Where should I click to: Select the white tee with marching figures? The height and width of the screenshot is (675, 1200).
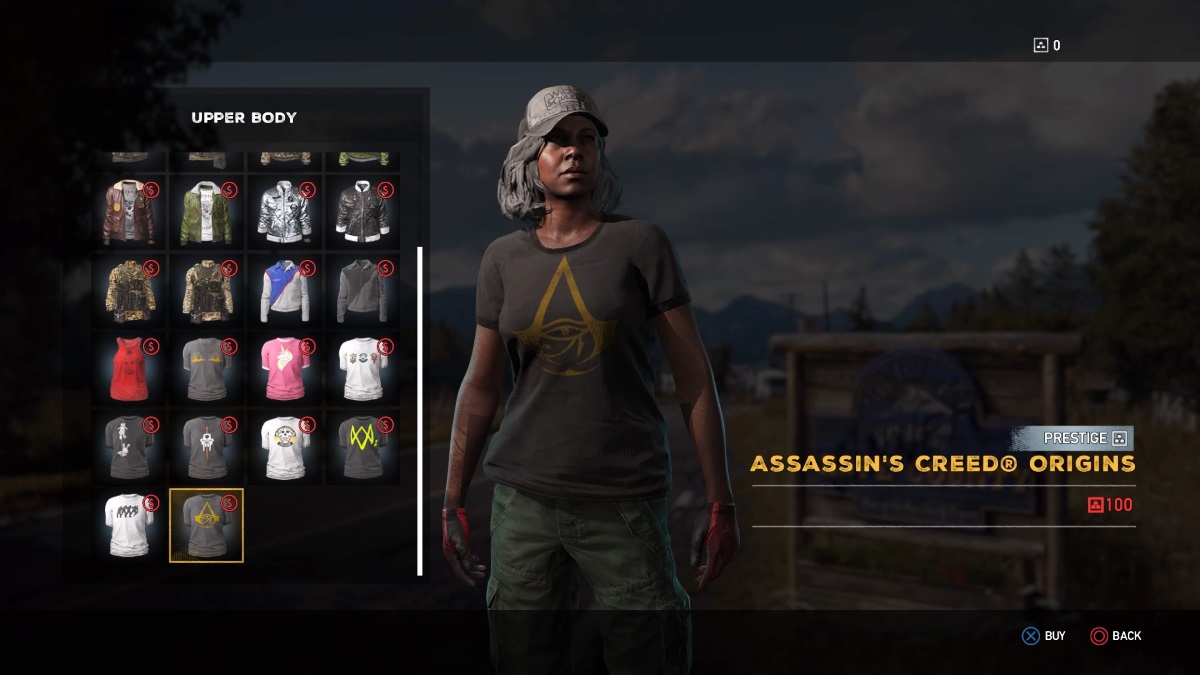pos(129,524)
